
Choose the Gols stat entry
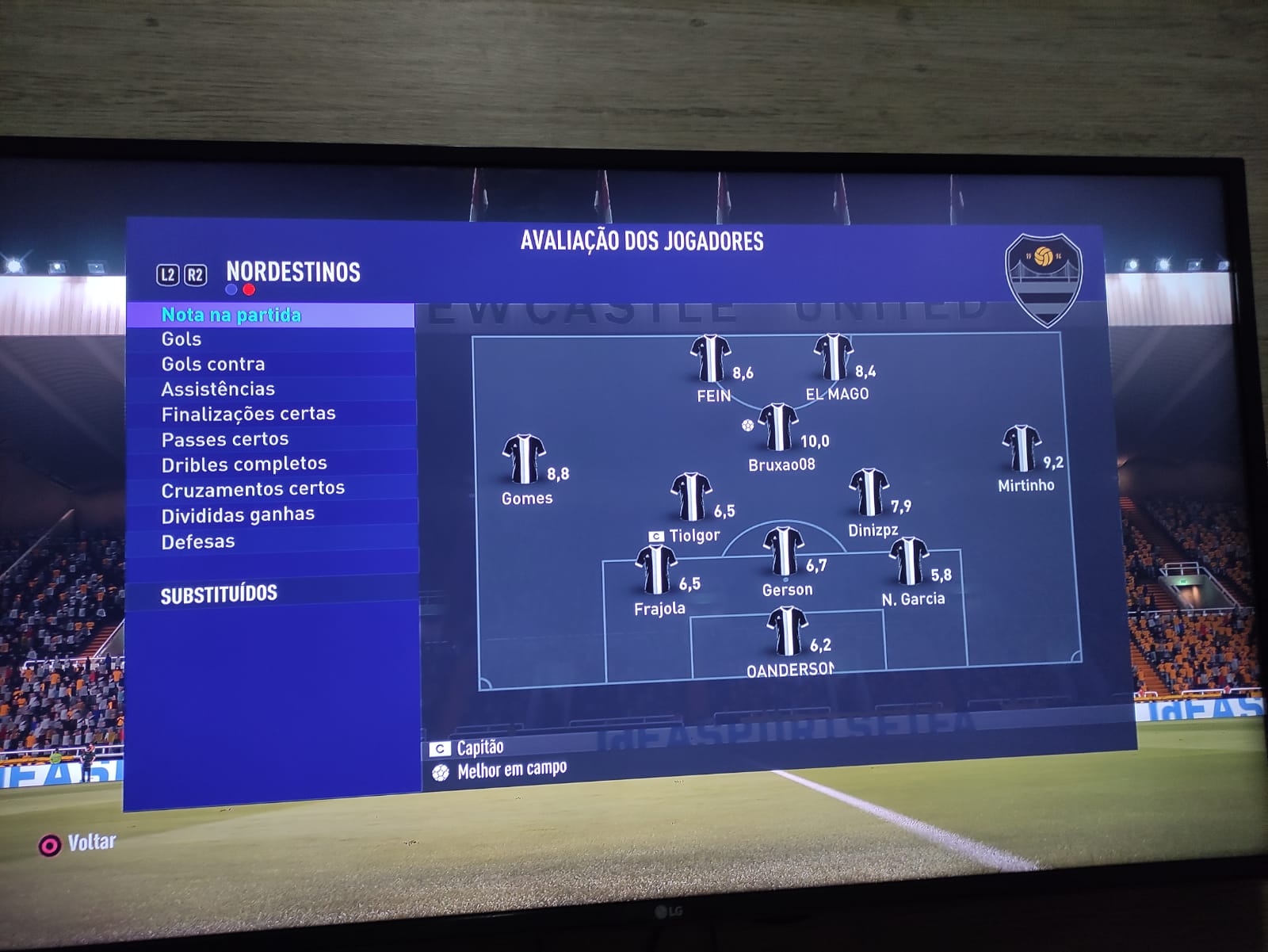[181, 339]
